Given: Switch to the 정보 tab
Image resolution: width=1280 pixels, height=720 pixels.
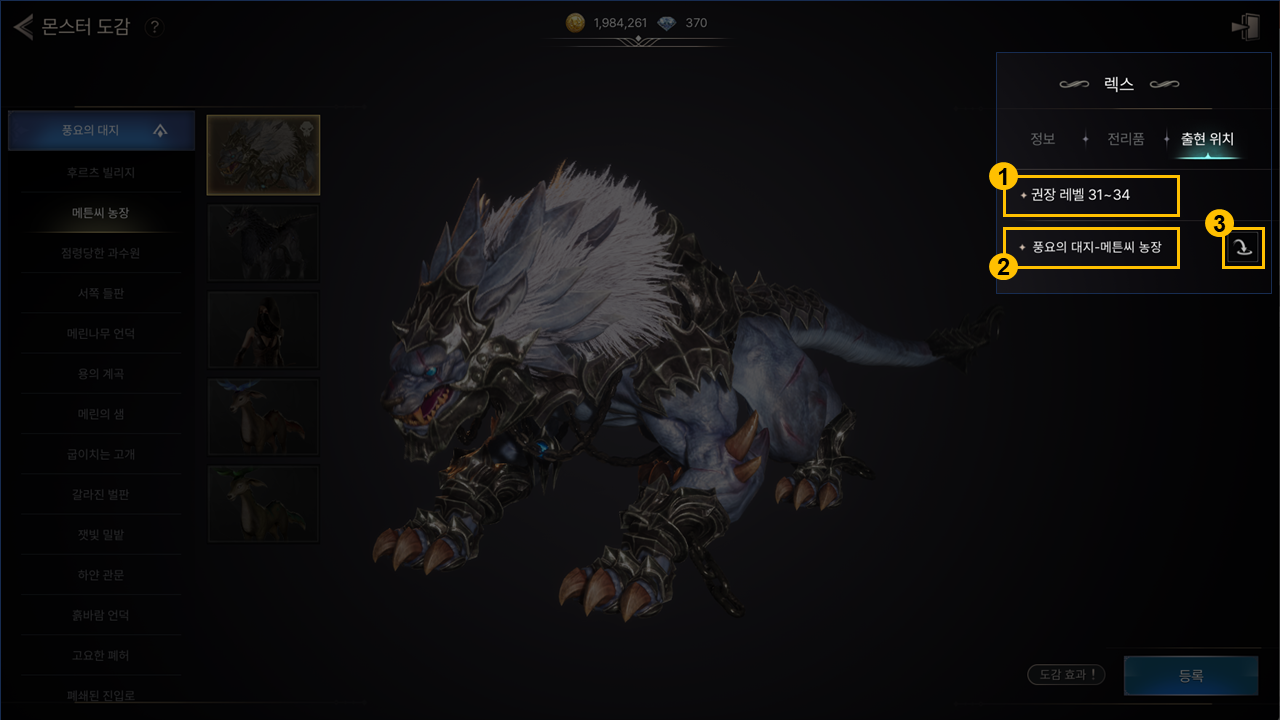Looking at the screenshot, I should (x=1042, y=139).
